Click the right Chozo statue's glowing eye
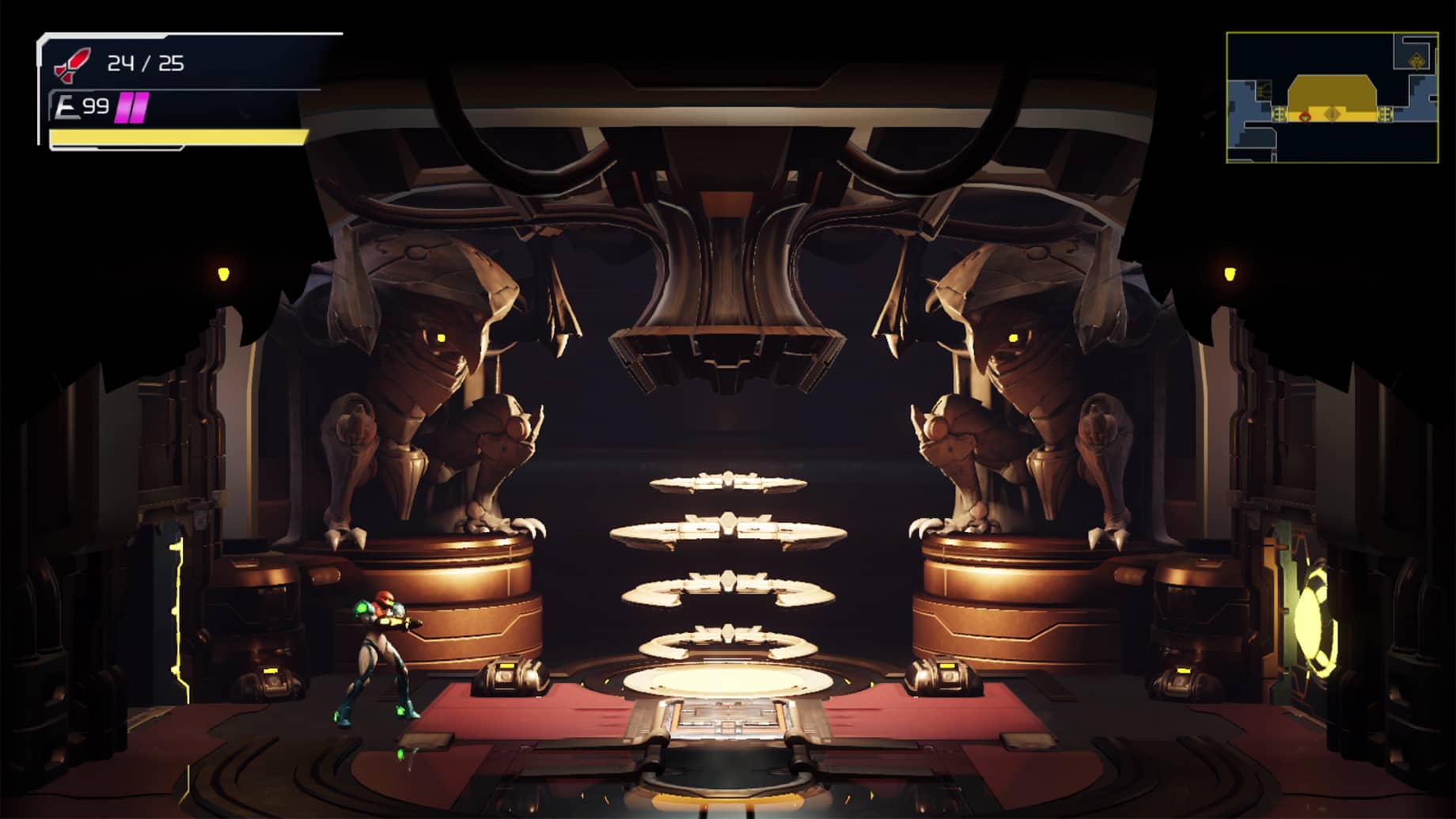The width and height of the screenshot is (1456, 819). click(x=1015, y=336)
